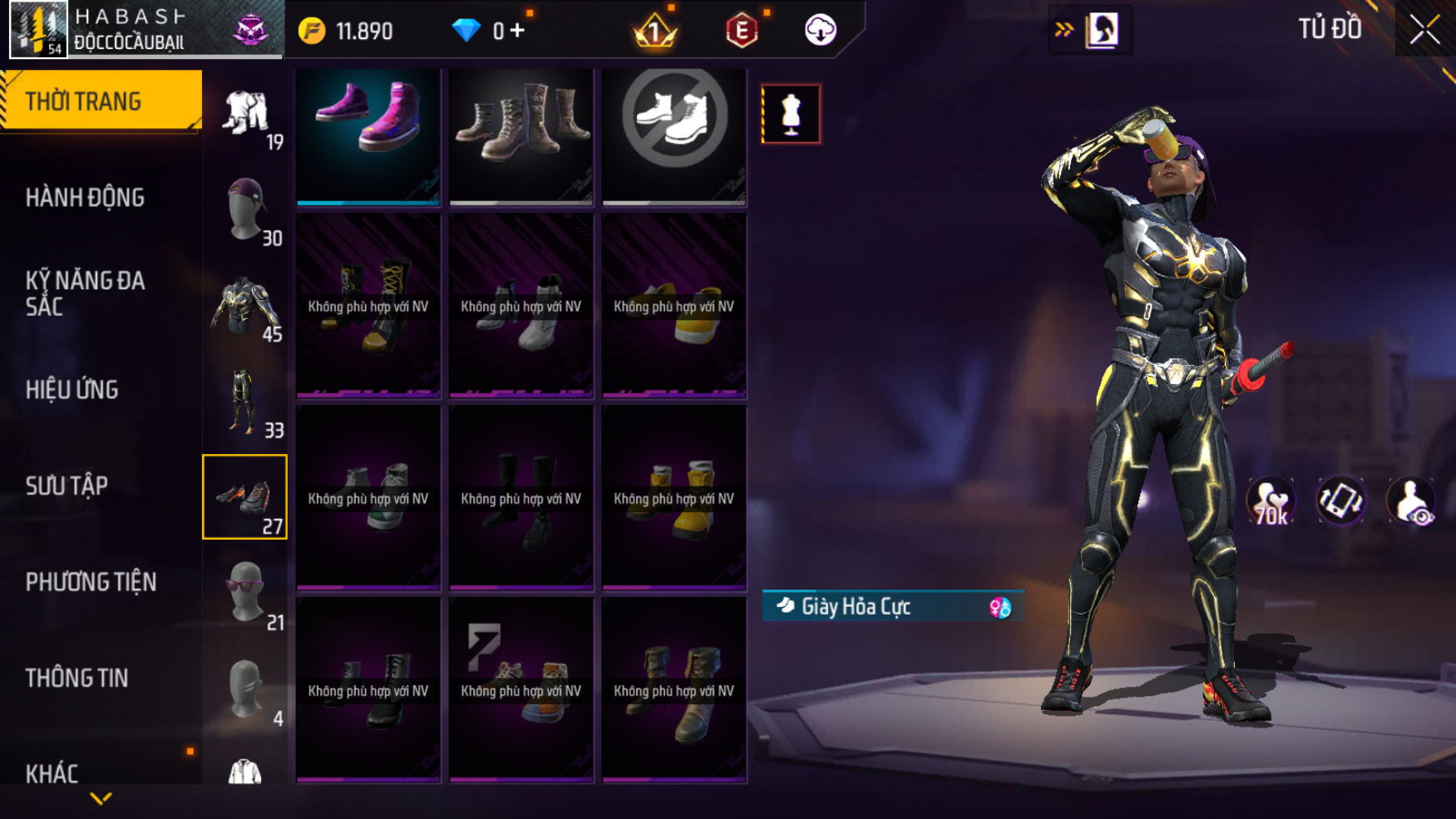The width and height of the screenshot is (1456, 819).
Task: Equip the camouflage combat boots
Action: tap(521, 136)
